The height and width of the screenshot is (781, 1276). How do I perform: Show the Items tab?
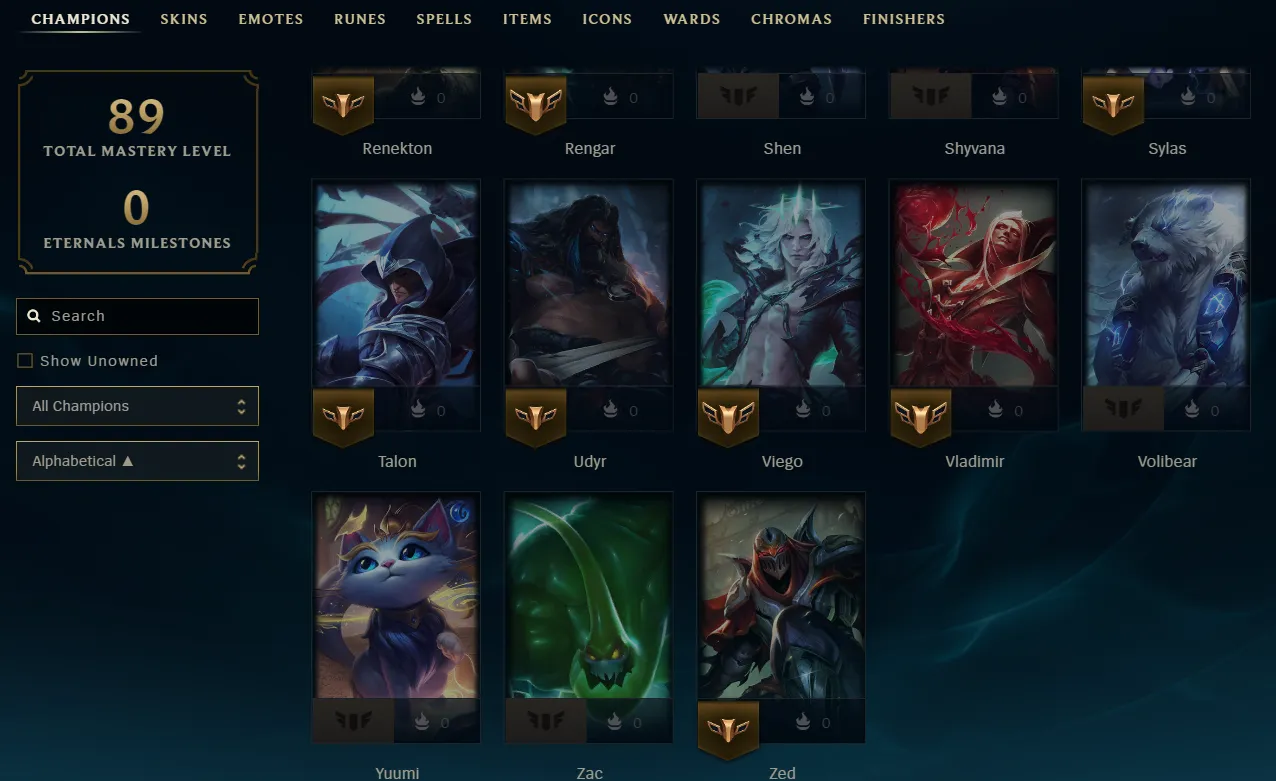(527, 19)
